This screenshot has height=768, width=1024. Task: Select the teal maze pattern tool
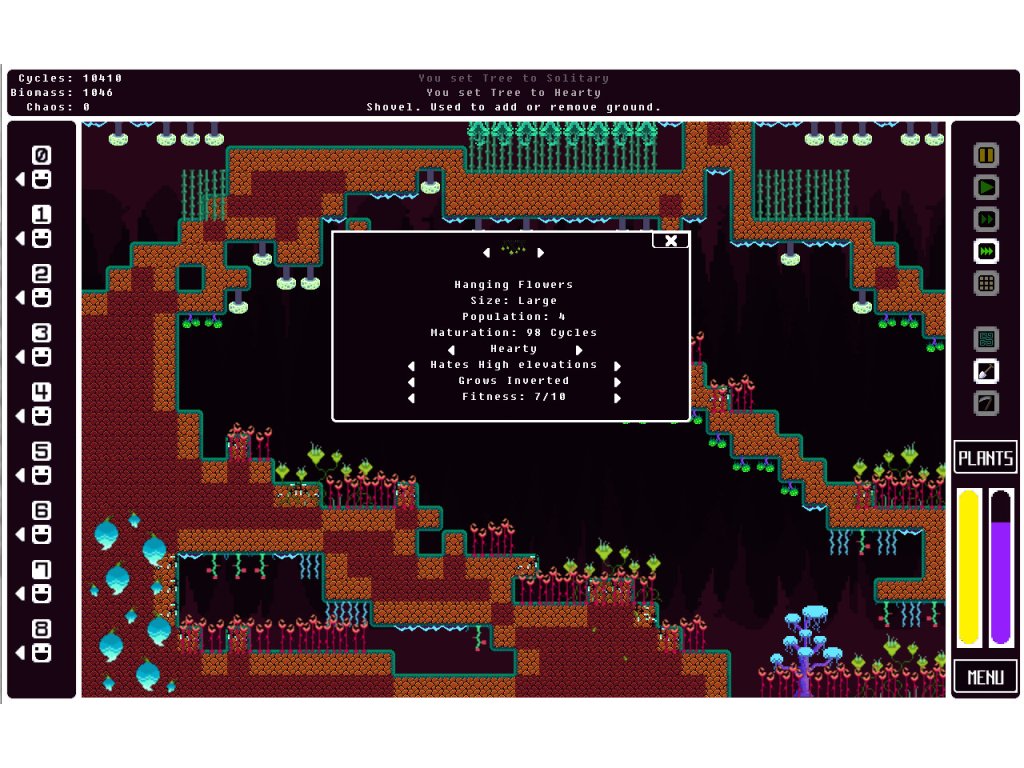pyautogui.click(x=986, y=339)
